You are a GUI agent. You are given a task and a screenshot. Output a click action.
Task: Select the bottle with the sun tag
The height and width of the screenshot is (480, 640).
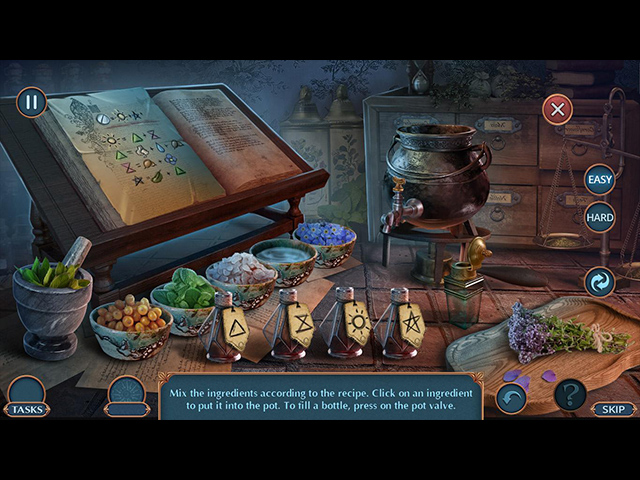[348, 323]
